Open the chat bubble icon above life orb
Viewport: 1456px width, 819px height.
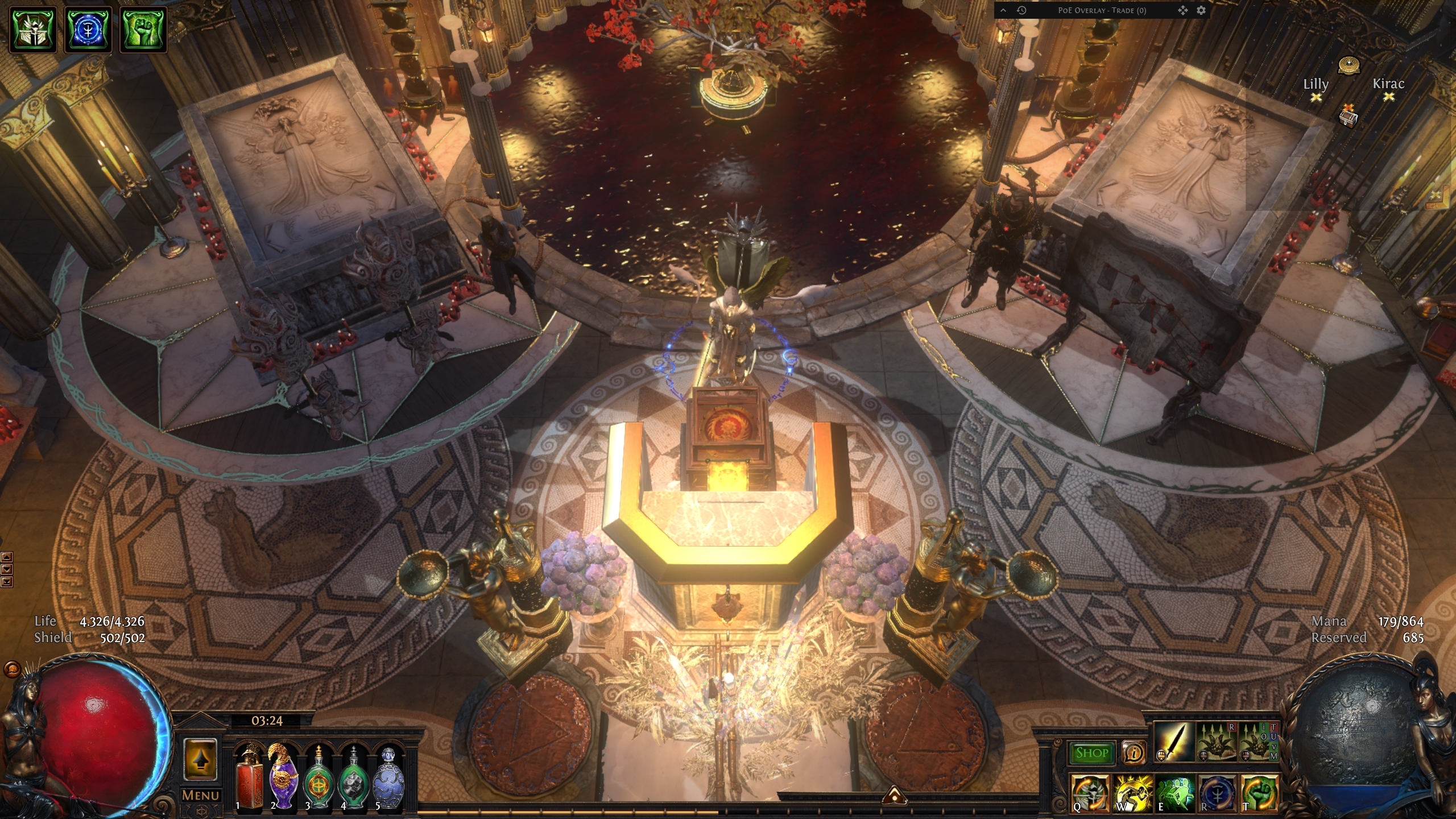[11, 669]
